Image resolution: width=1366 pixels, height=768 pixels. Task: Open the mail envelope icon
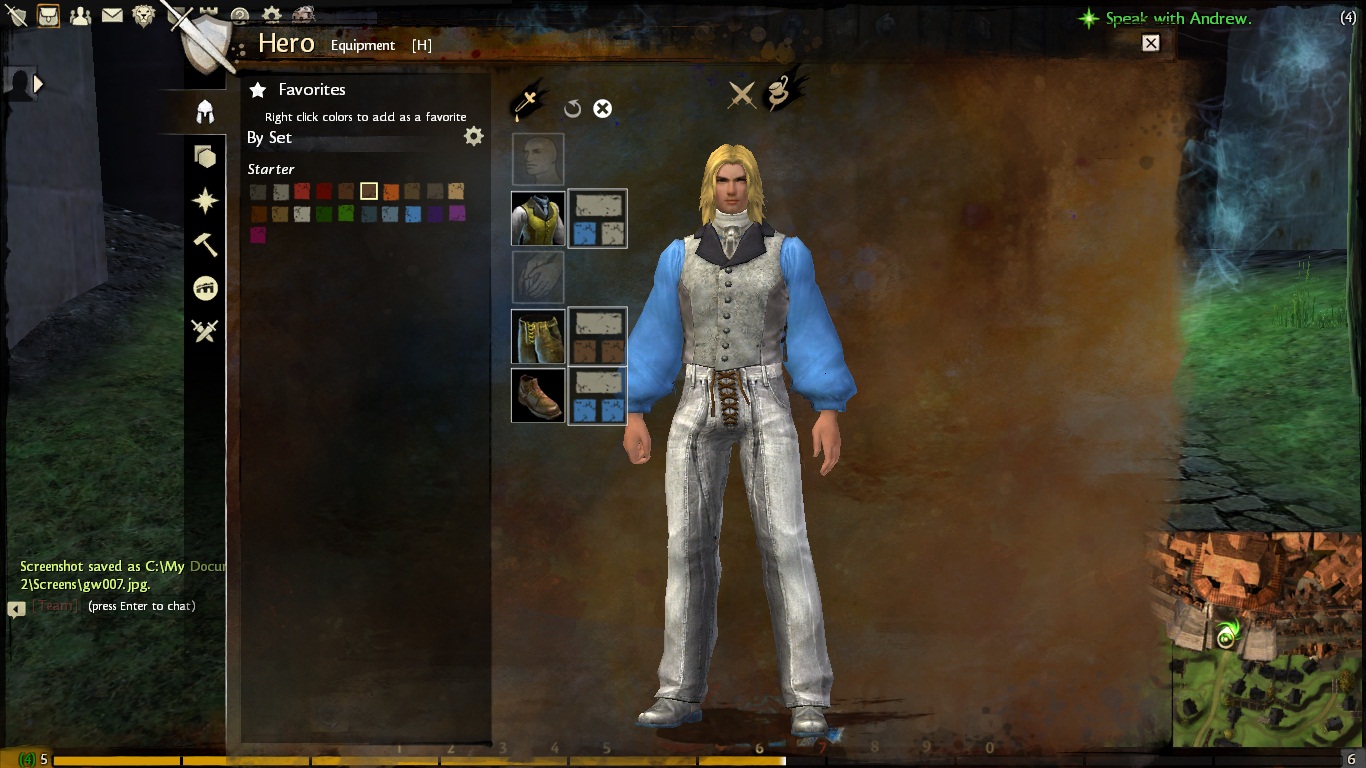tap(112, 15)
